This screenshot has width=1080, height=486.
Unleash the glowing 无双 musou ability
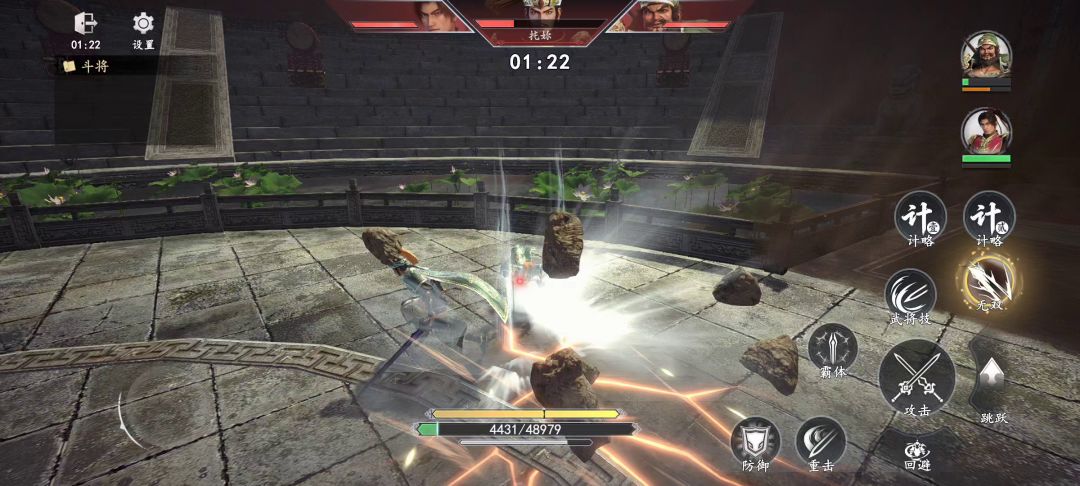point(989,283)
